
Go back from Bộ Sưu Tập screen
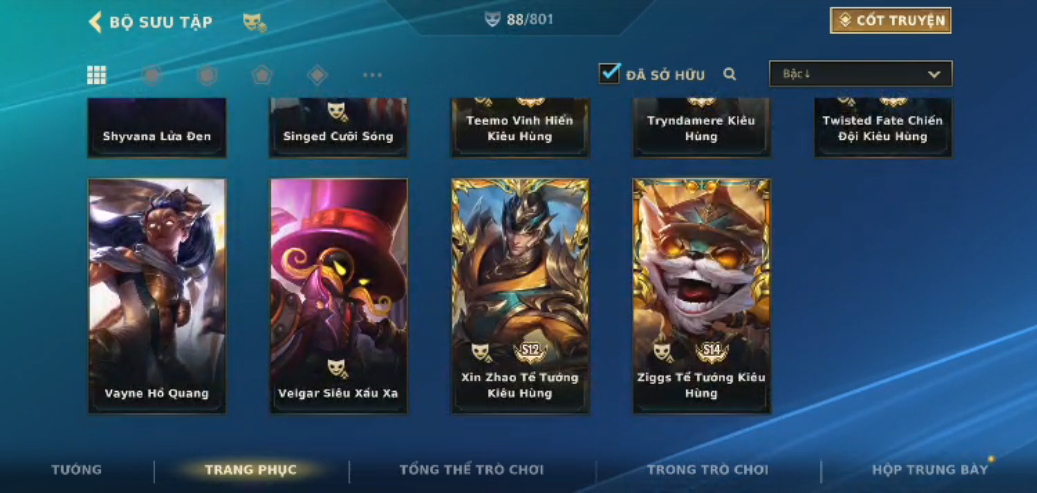pos(96,22)
